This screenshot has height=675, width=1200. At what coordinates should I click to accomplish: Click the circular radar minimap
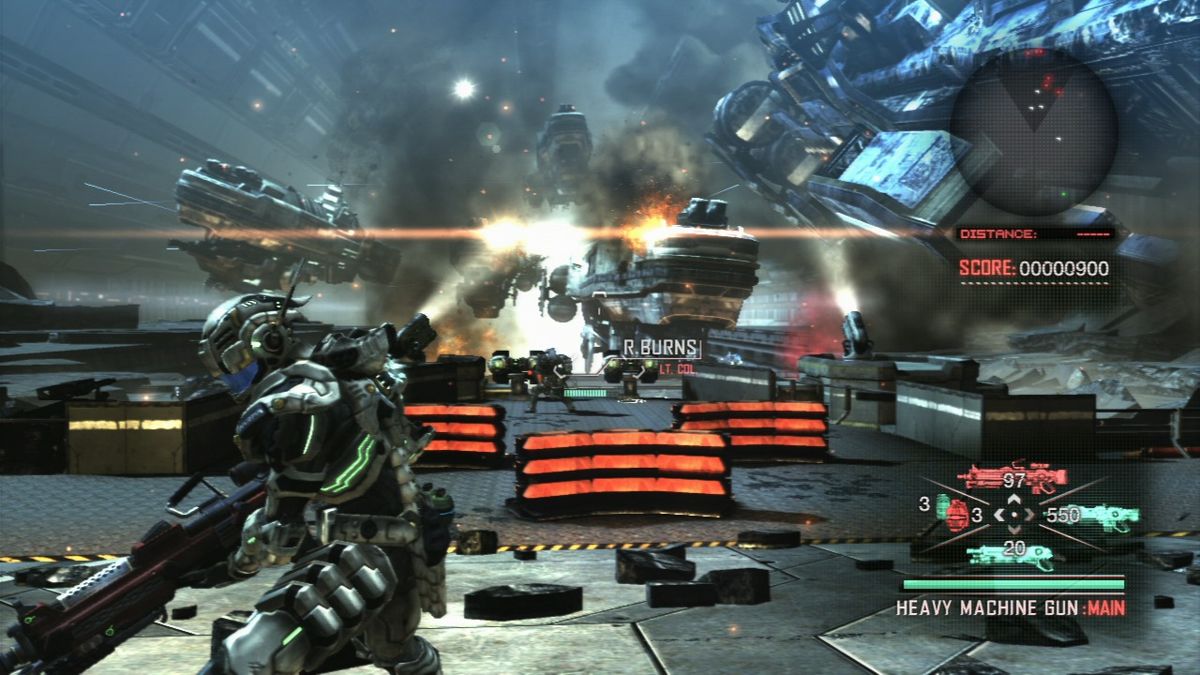tap(1033, 130)
